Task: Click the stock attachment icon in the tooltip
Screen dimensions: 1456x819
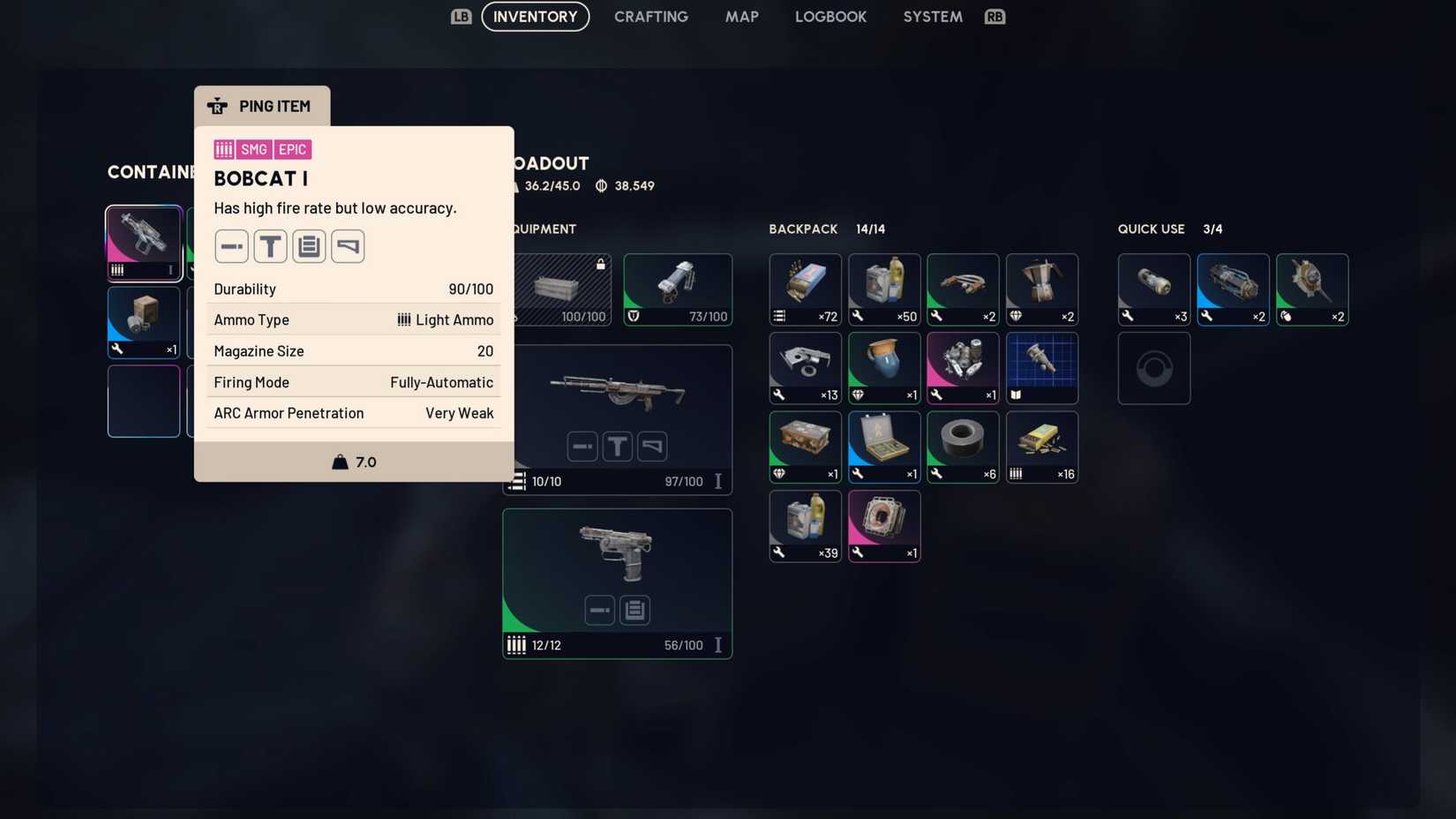Action: [348, 246]
